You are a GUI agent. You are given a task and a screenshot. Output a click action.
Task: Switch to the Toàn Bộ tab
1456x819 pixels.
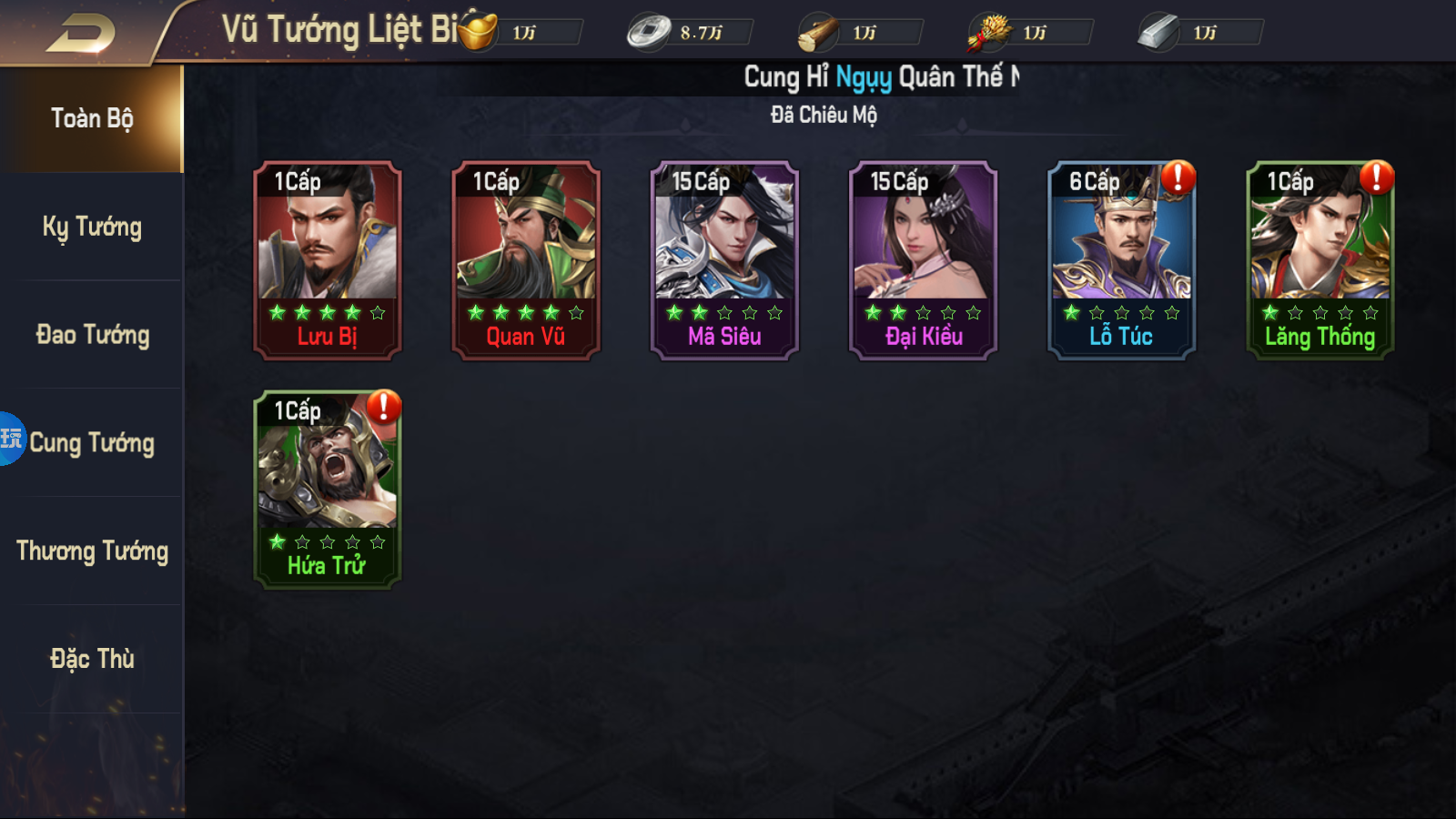[92, 118]
